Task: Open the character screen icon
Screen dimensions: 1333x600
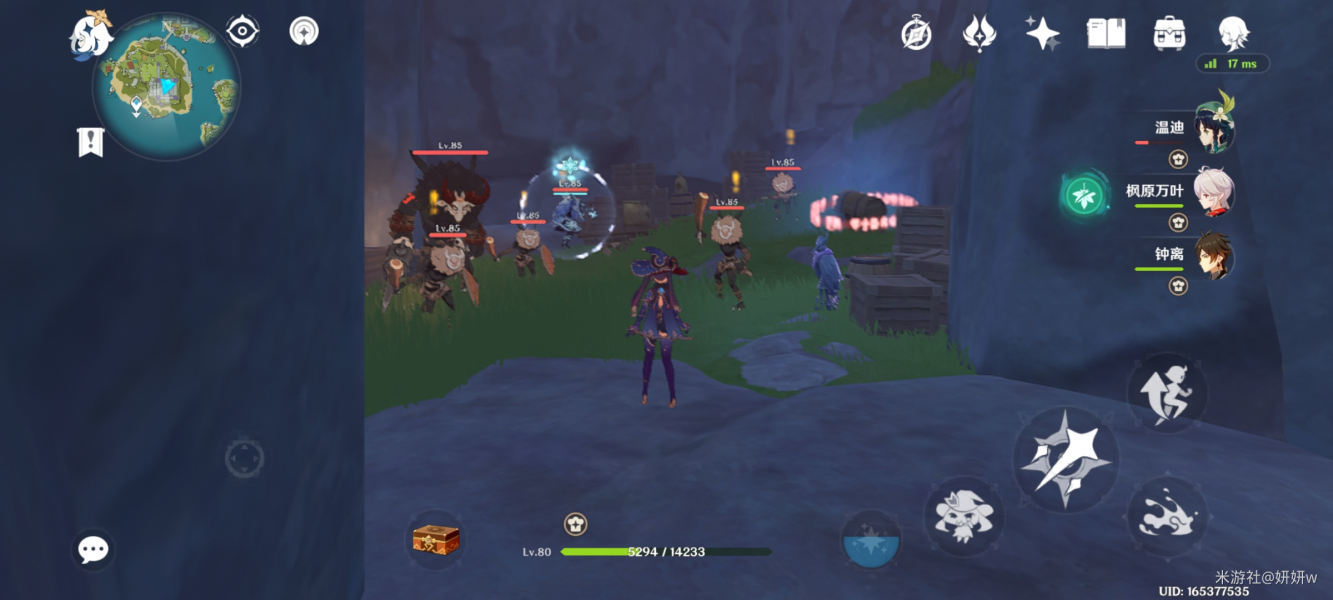Action: (1233, 34)
